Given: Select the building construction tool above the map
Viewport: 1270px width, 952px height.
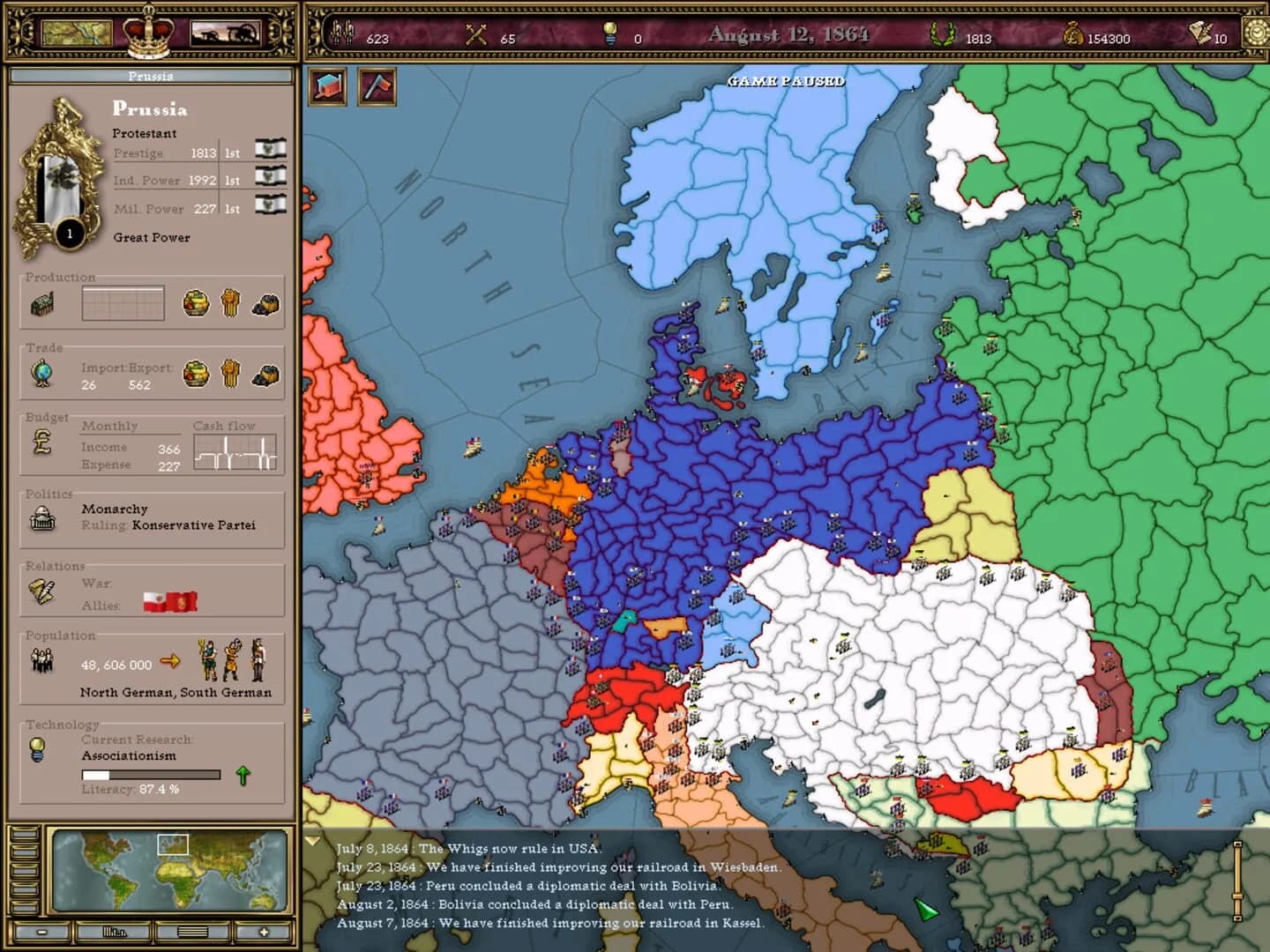Looking at the screenshot, I should click(325, 87).
